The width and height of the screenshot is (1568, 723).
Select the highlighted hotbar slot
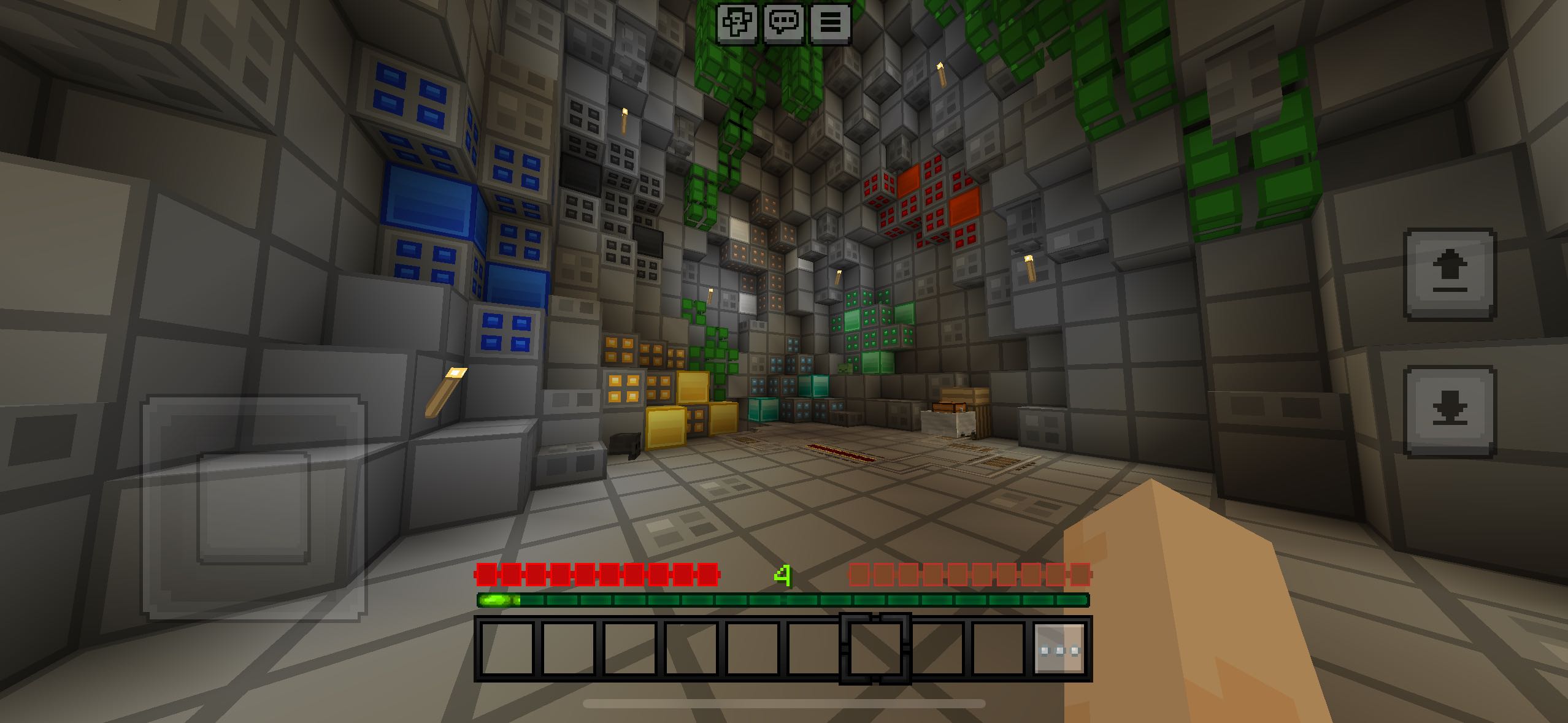point(875,649)
